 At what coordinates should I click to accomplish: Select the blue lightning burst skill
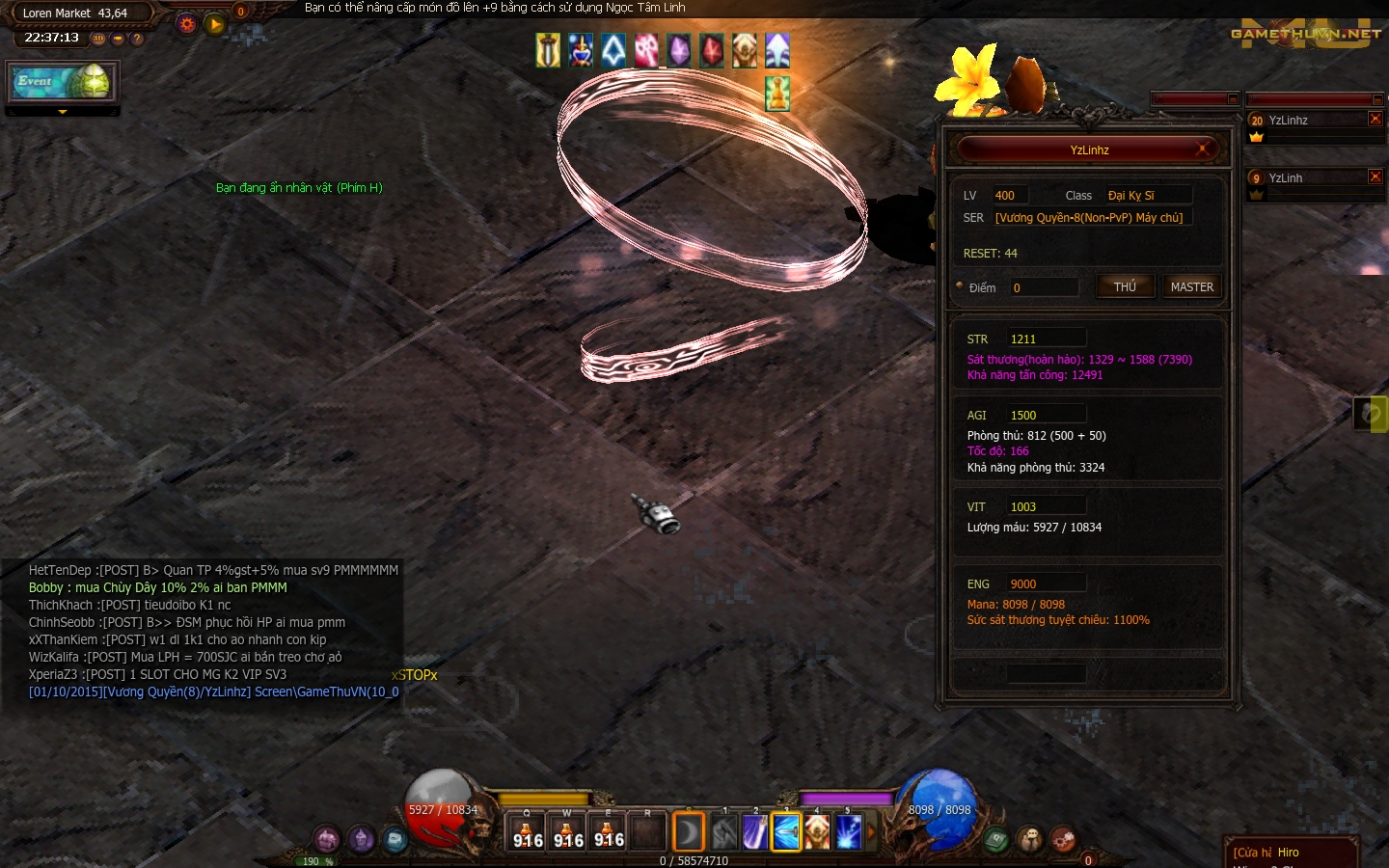pyautogui.click(x=849, y=832)
